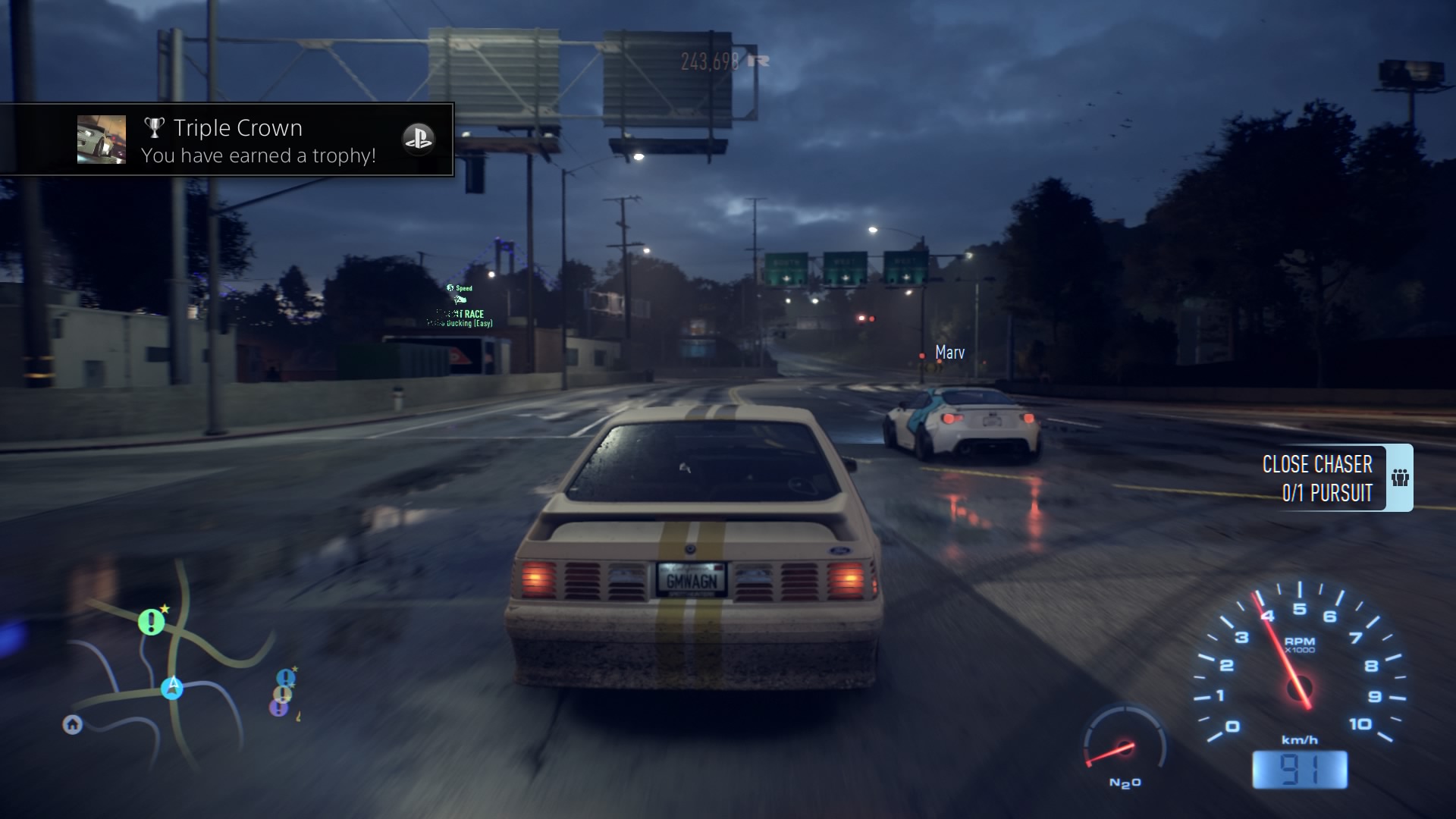Click the Triple Crown trophy notification
This screenshot has height=819, width=1456.
coord(235,140)
